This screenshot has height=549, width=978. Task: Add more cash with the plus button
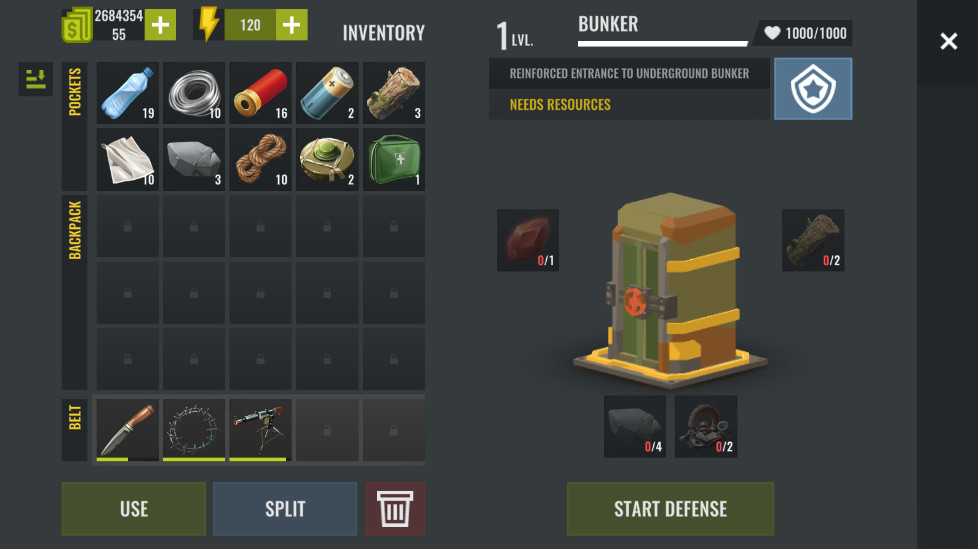[x=160, y=25]
